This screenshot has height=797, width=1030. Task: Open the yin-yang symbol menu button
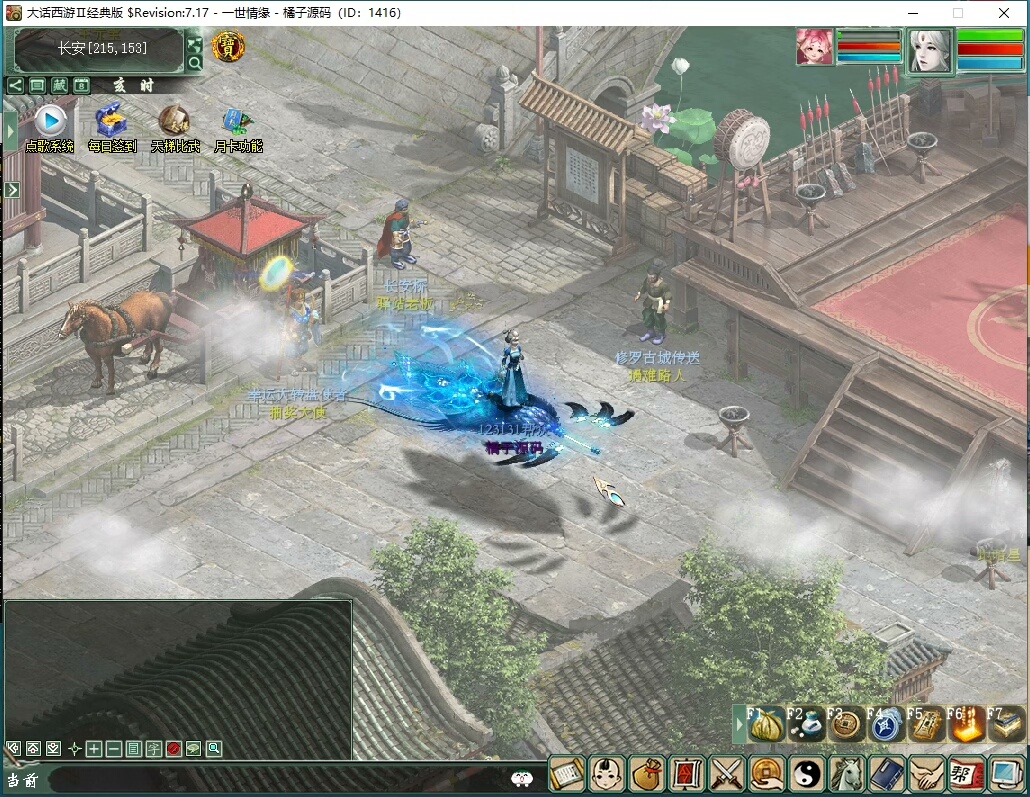pos(806,774)
